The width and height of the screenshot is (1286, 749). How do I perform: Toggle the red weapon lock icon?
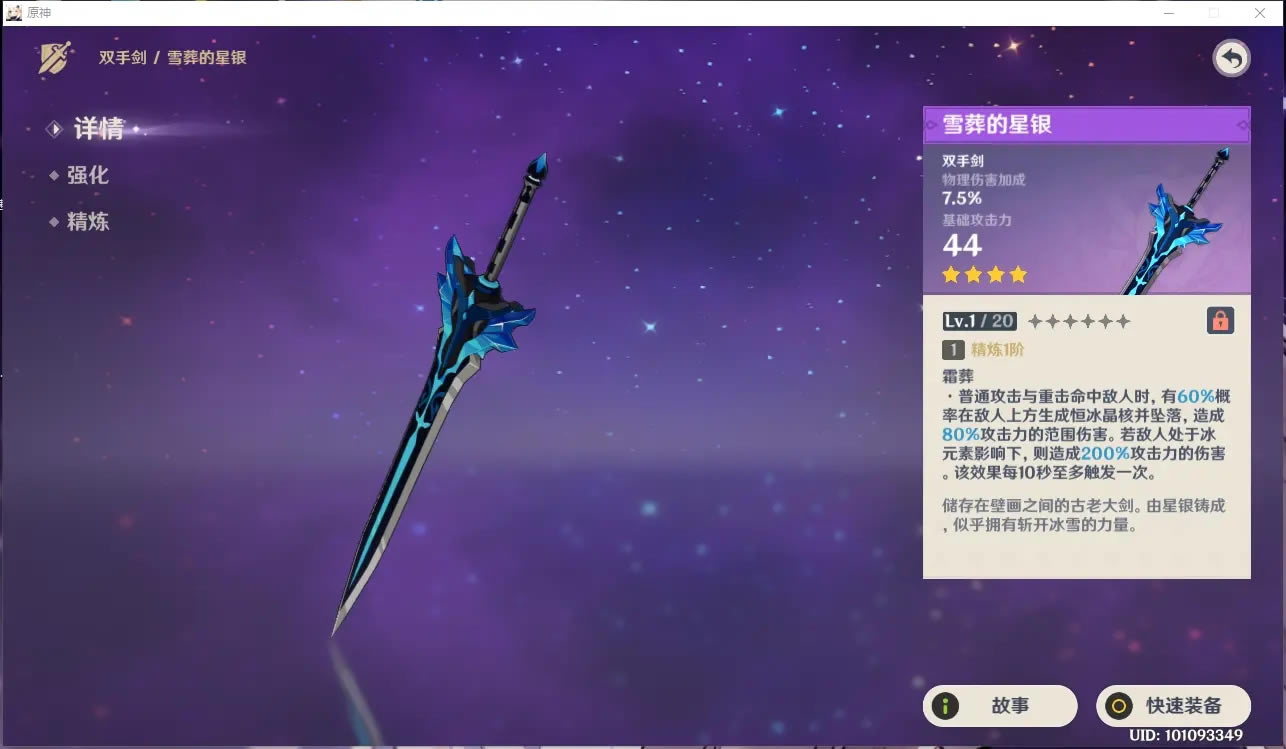coord(1220,320)
